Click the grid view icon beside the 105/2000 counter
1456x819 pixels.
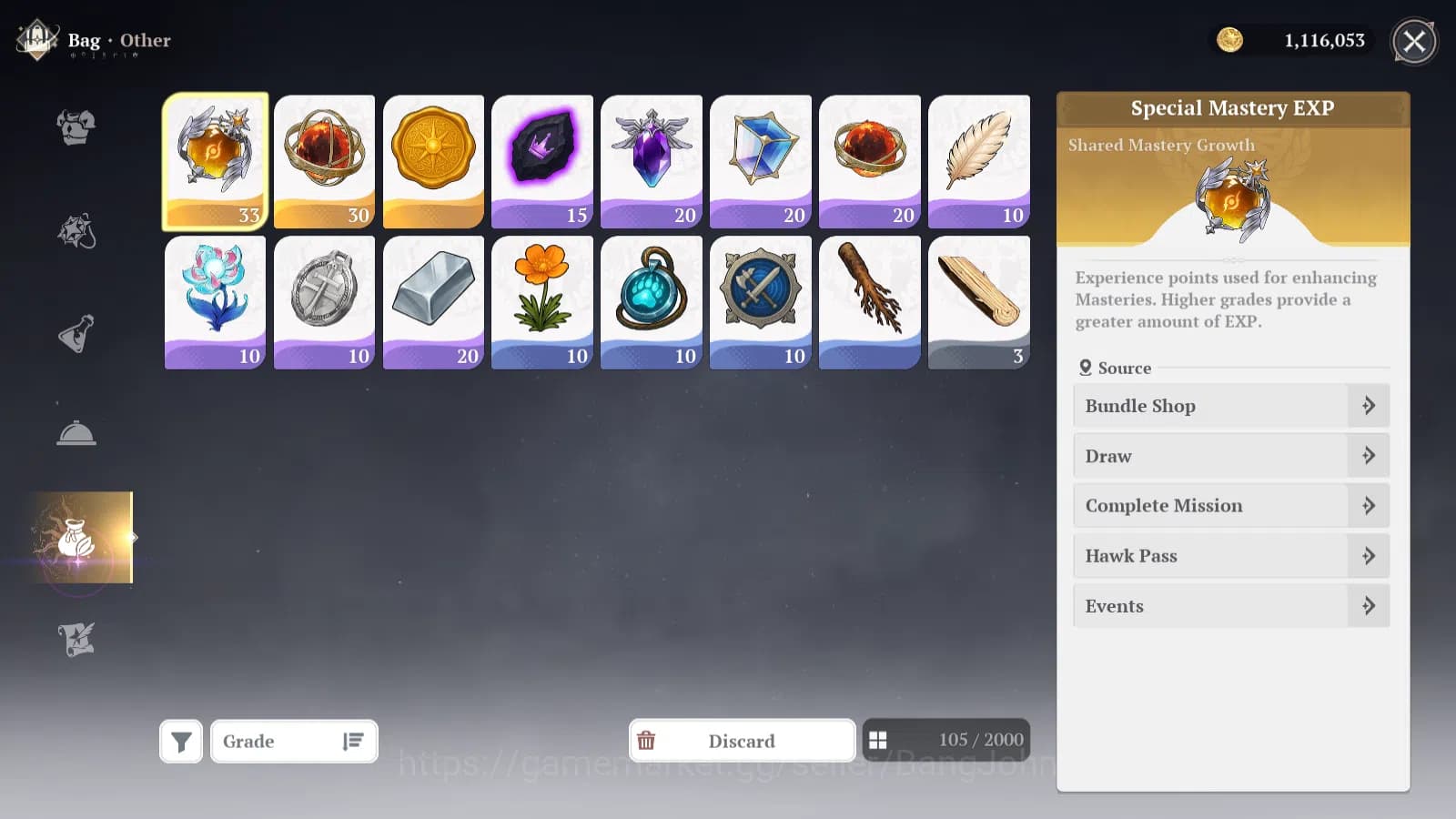pyautogui.click(x=879, y=740)
